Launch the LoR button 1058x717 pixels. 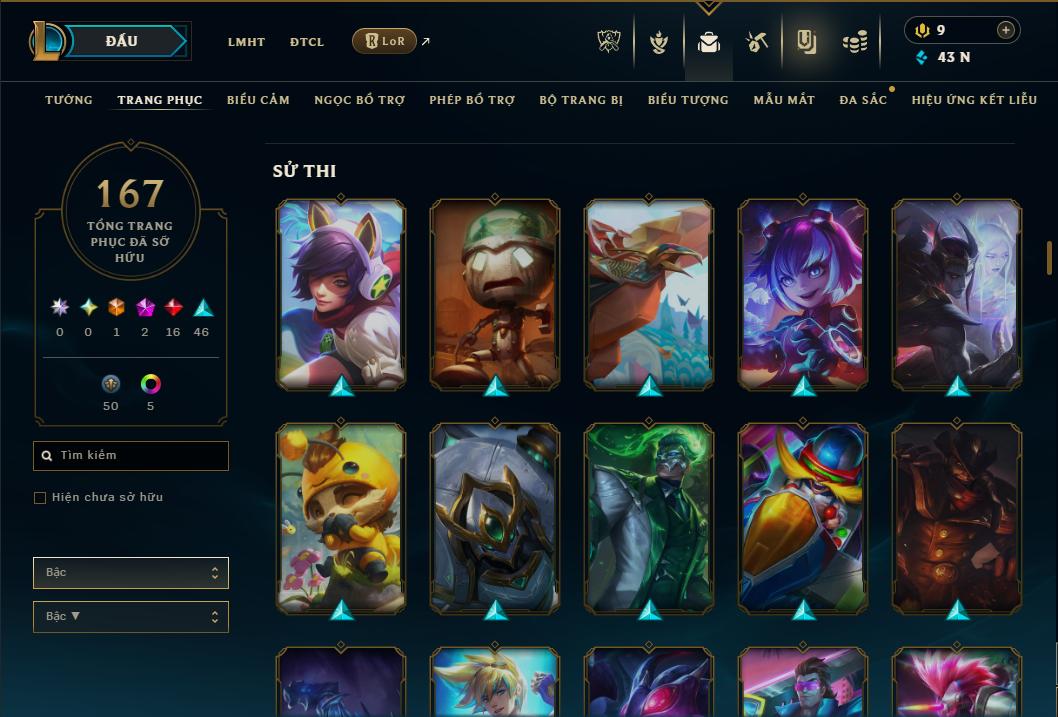[x=384, y=41]
